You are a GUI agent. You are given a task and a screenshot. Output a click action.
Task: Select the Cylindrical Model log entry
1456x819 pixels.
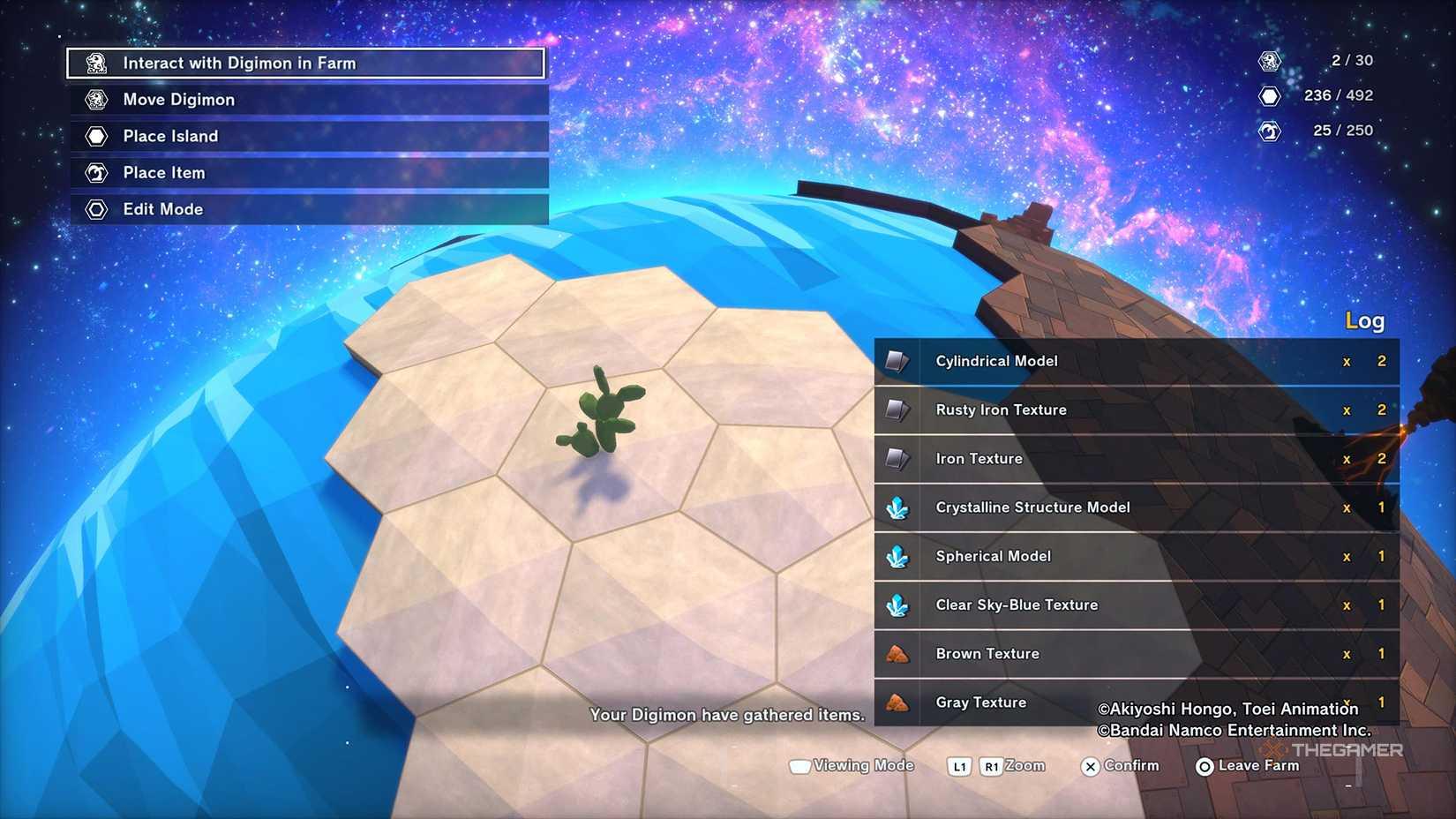1136,361
